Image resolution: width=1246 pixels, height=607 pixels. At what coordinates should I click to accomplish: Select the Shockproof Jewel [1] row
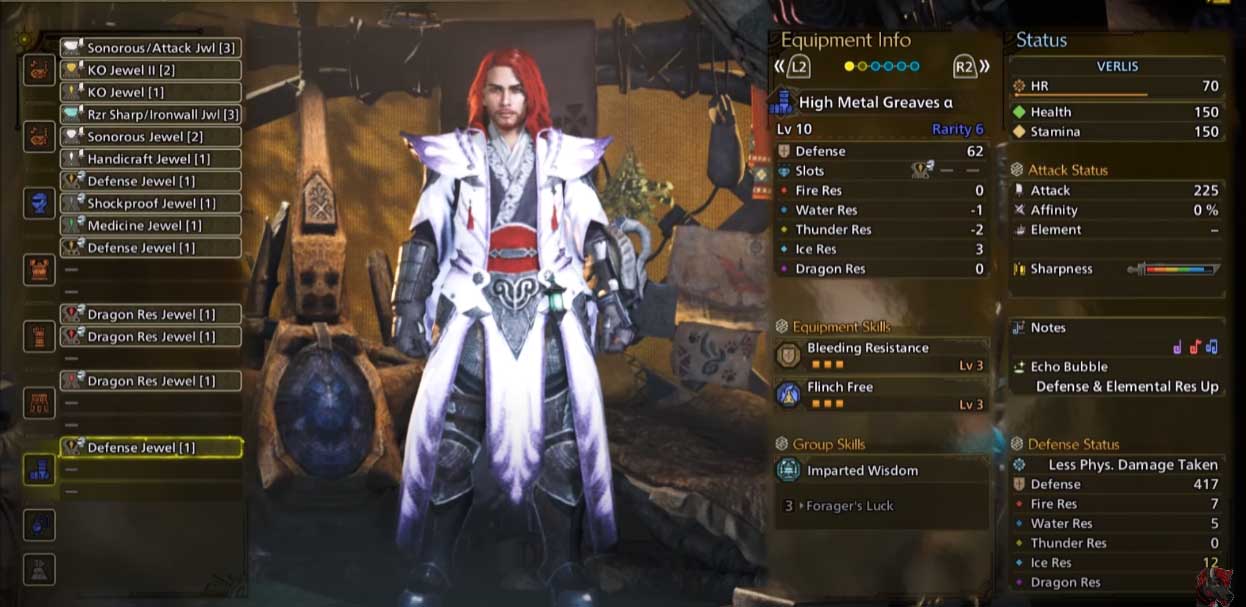(151, 203)
